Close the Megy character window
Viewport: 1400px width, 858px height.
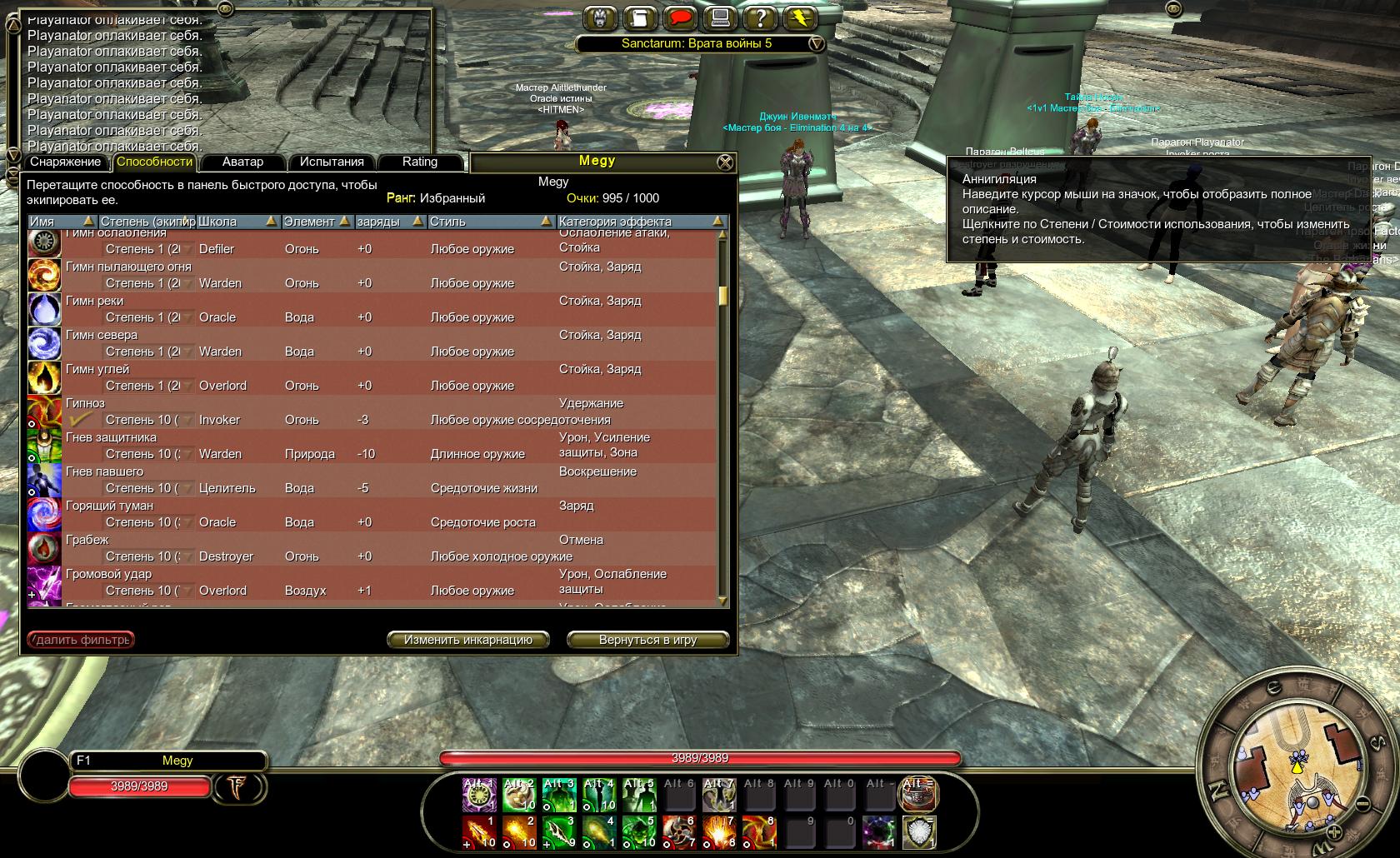point(726,162)
